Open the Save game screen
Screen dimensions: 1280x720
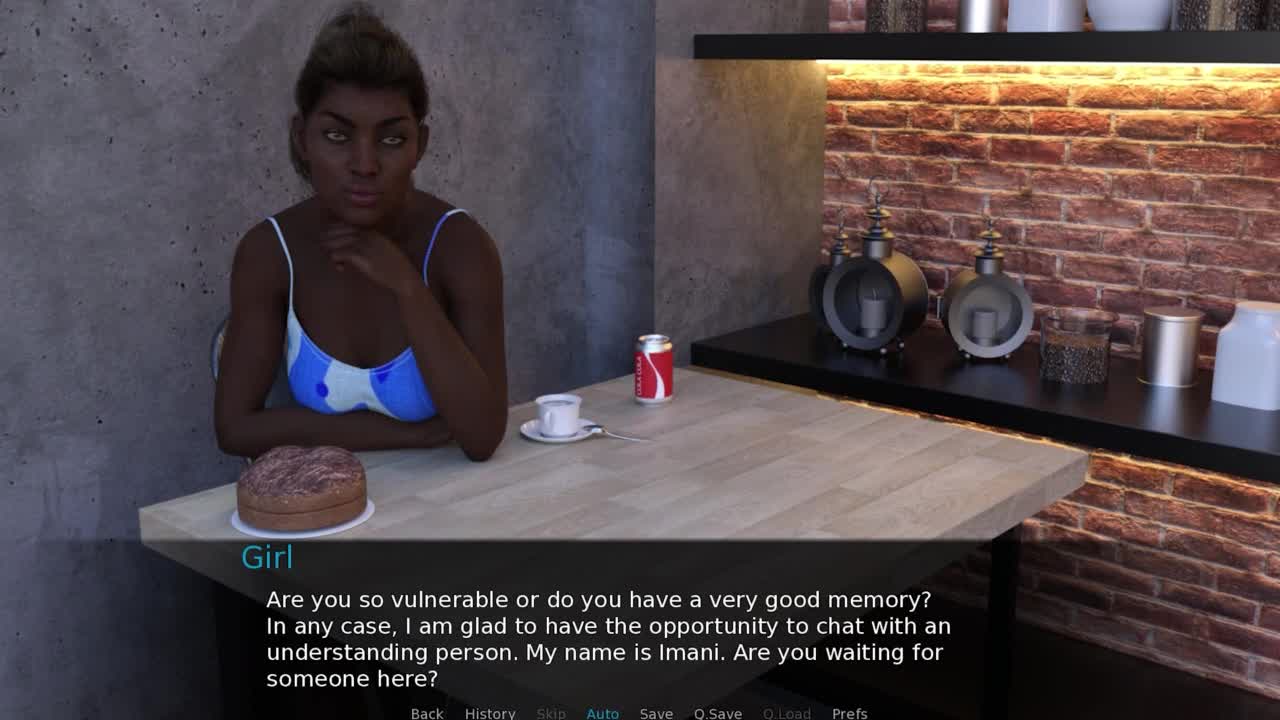point(656,713)
